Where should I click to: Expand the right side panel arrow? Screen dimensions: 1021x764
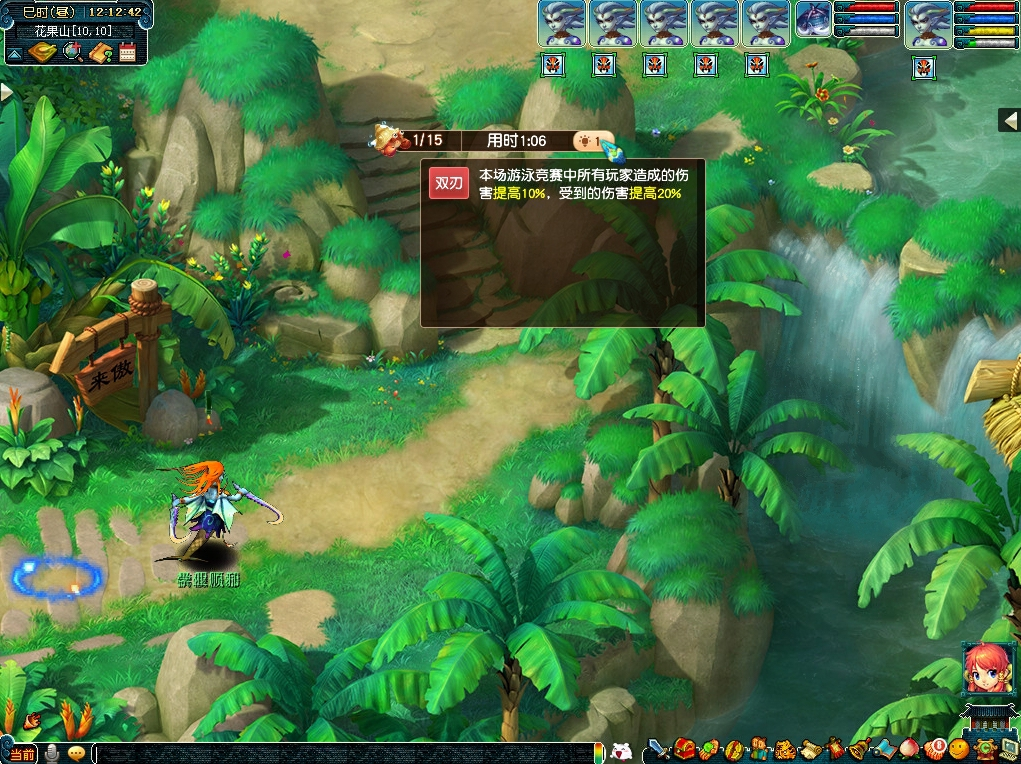(x=1009, y=120)
